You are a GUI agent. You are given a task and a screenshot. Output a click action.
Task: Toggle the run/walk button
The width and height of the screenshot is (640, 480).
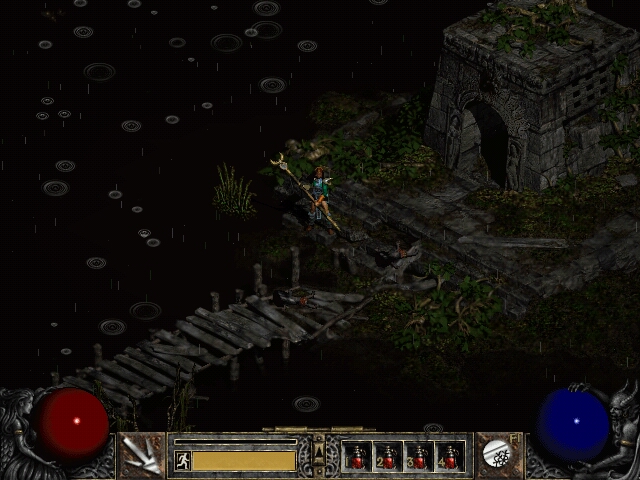[x=182, y=460]
